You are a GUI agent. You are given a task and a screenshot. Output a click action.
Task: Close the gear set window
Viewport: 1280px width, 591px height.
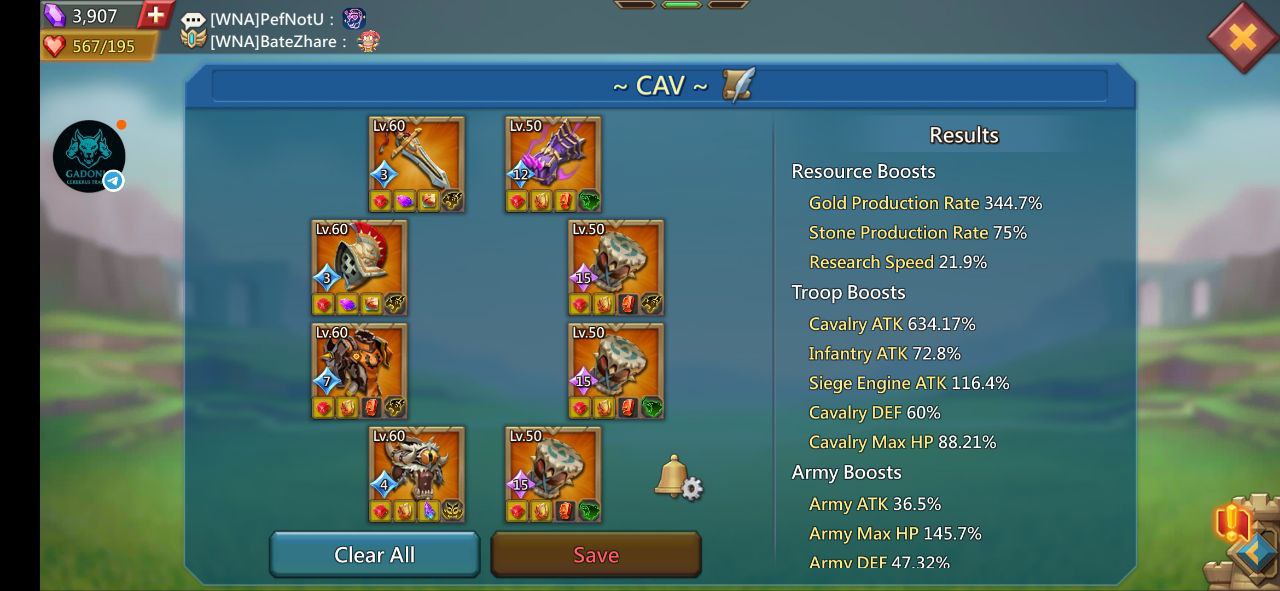coord(1242,38)
